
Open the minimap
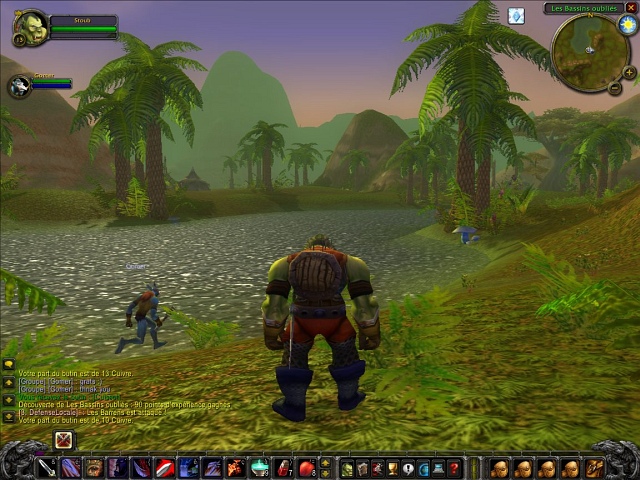(589, 51)
